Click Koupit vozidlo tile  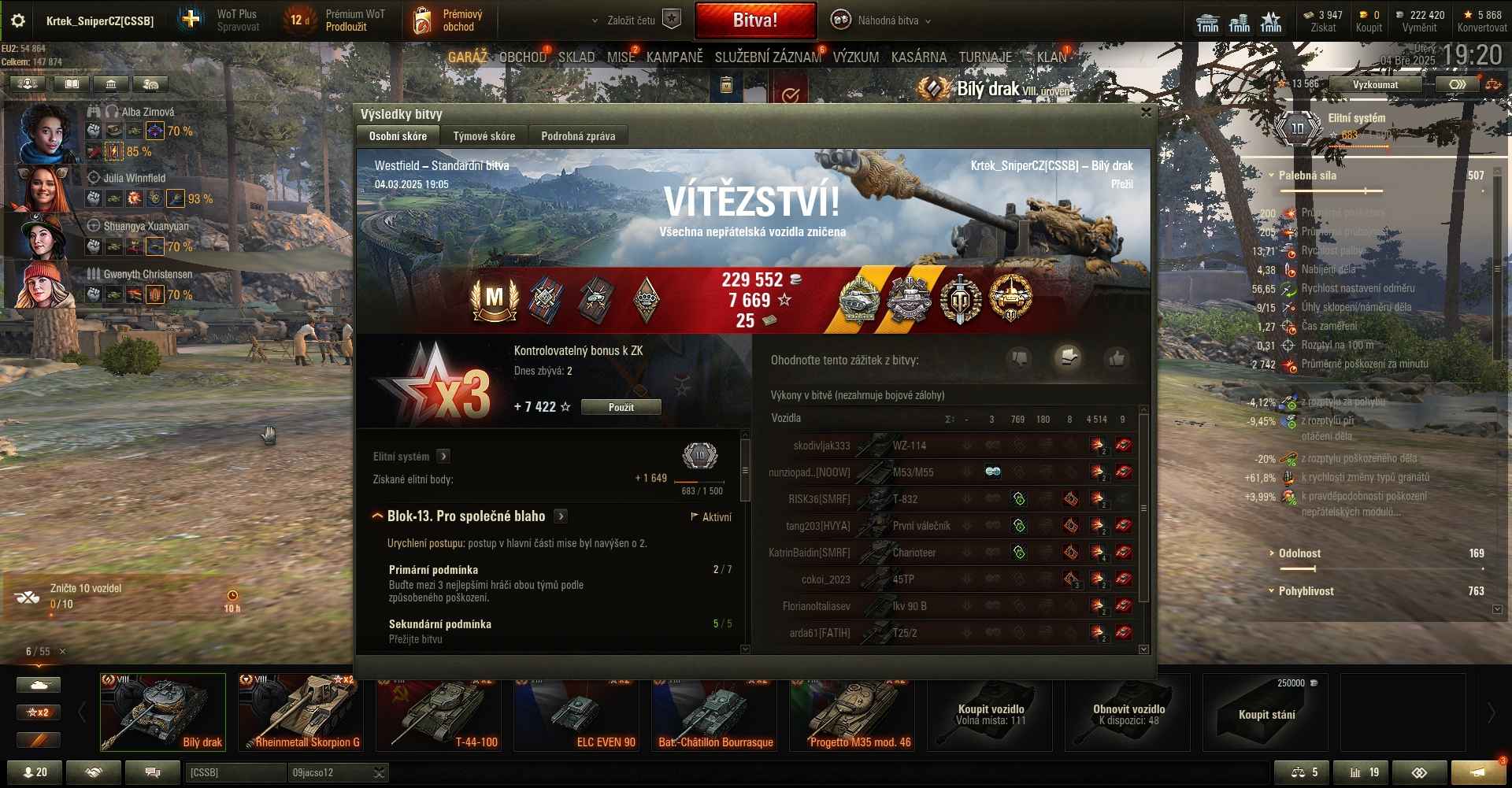tap(990, 712)
